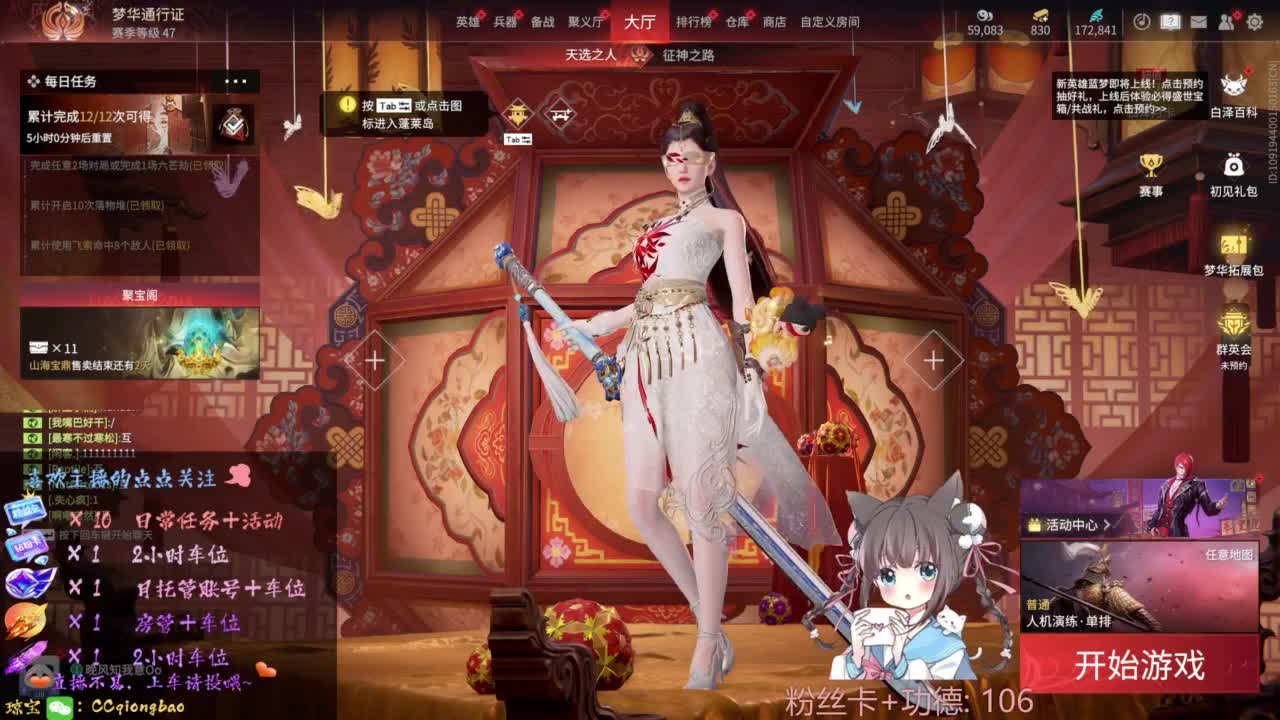Open the help manual book icon
Screen dimensions: 1280x720
(1171, 20)
